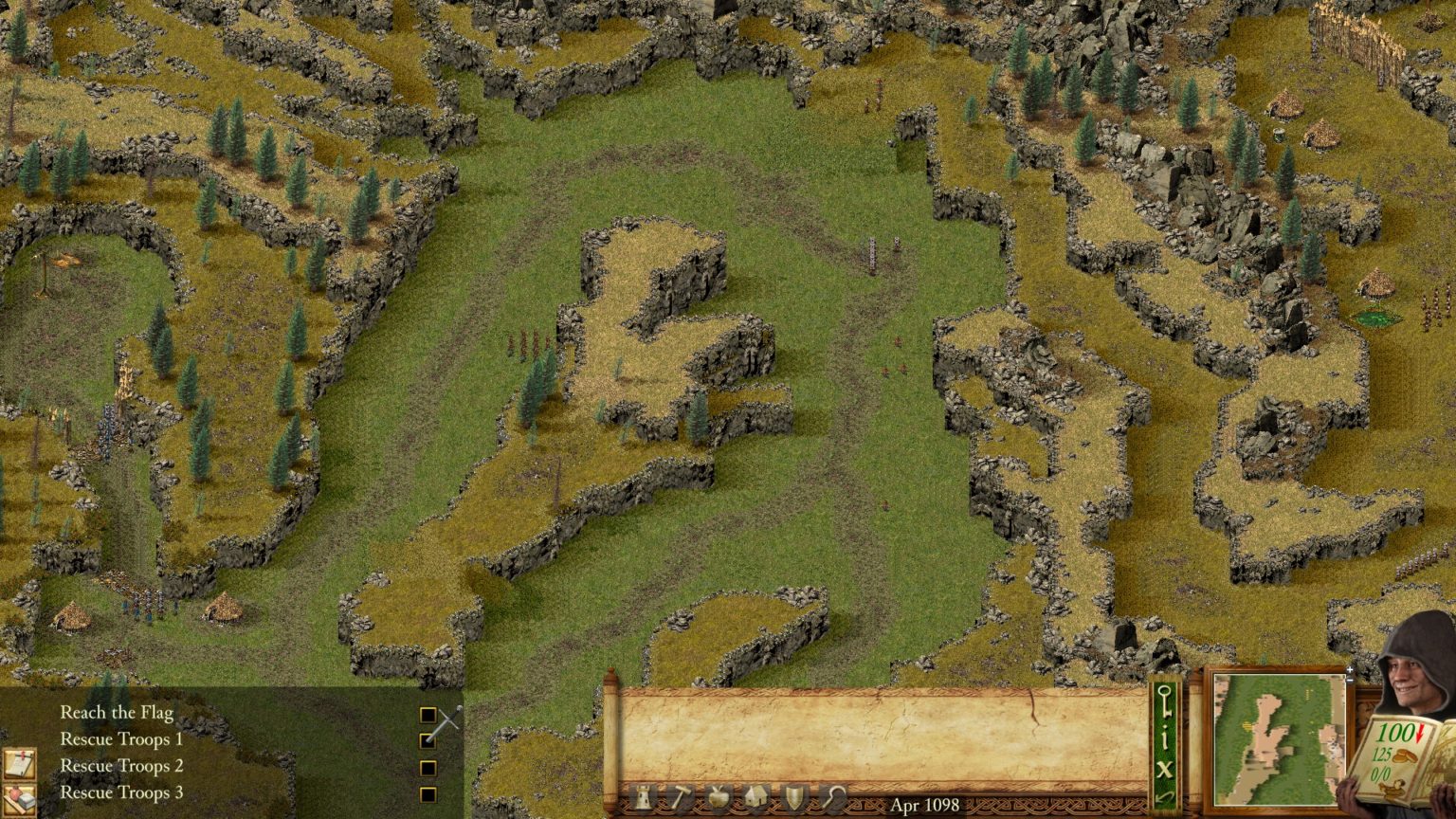The width and height of the screenshot is (1456, 819).
Task: Click the key icon on the green banner
Action: coord(1165,701)
